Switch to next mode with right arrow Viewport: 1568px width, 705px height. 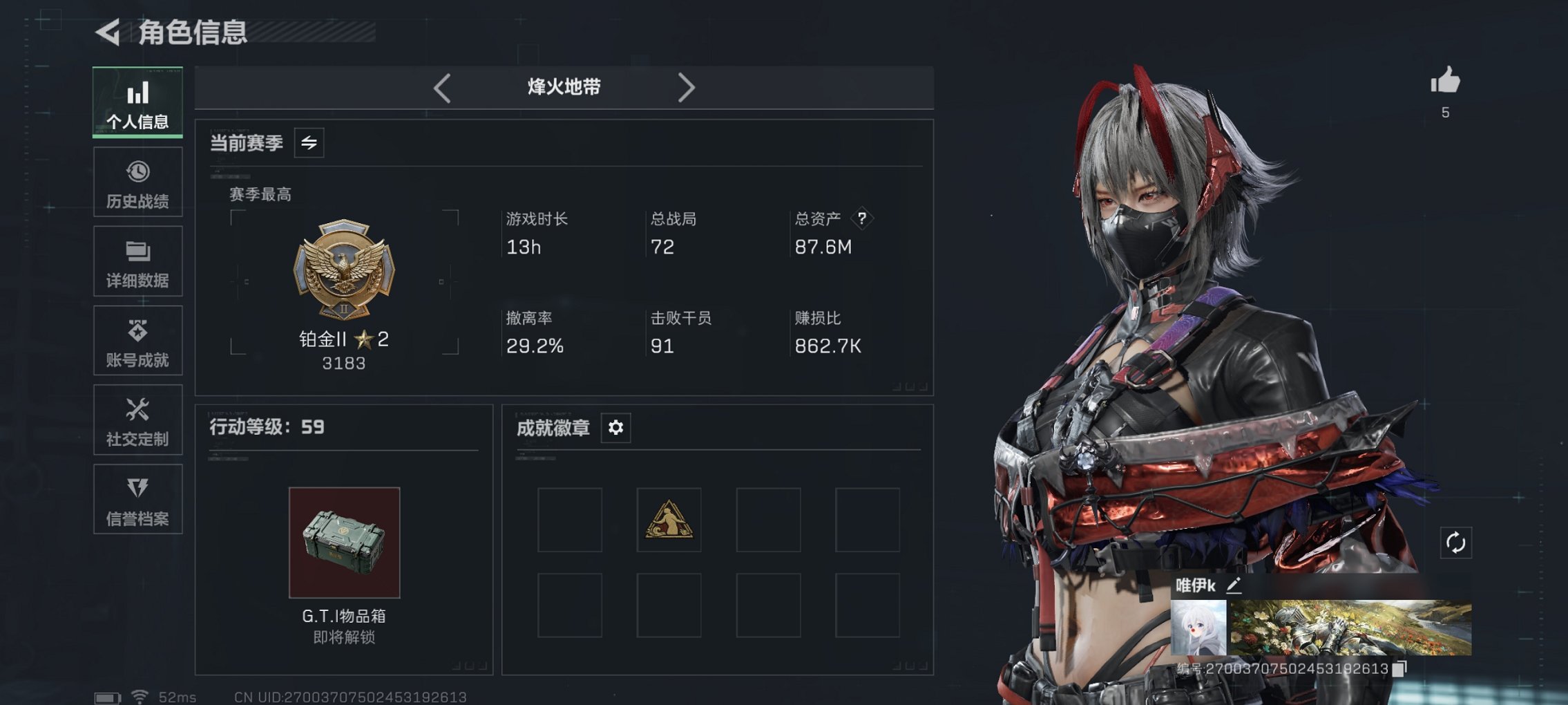(x=686, y=87)
